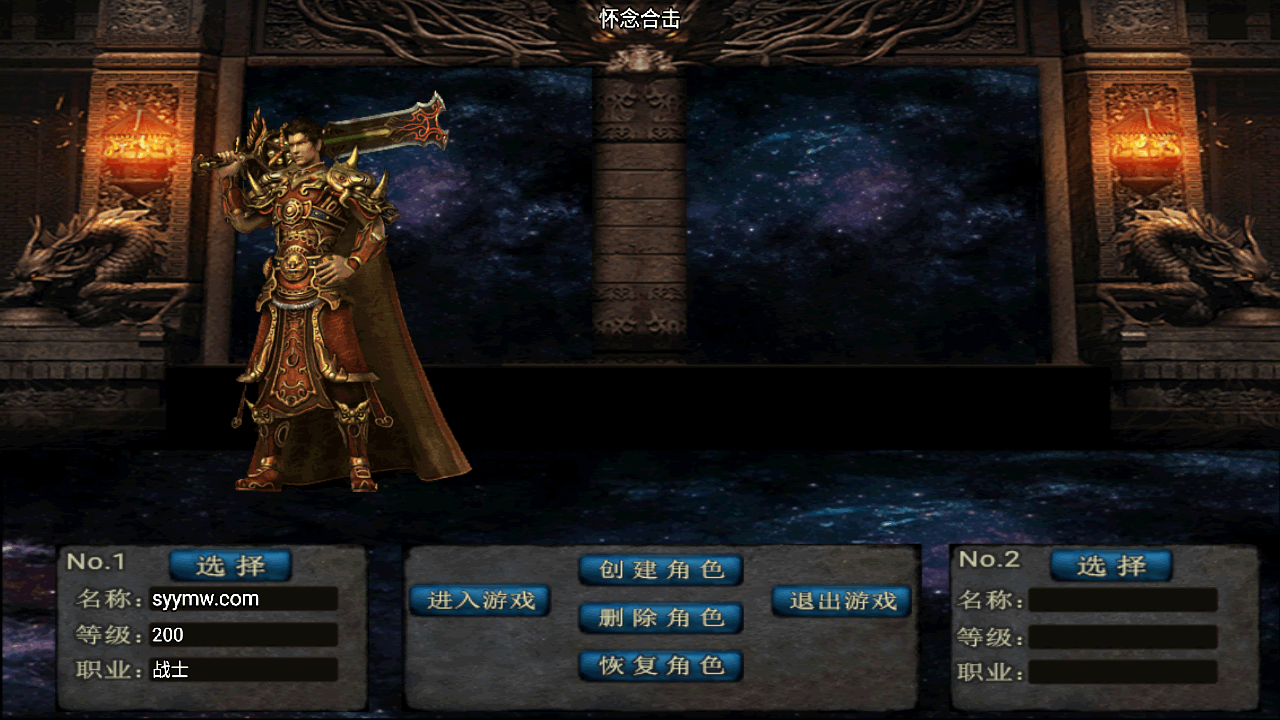Exit with the 退出游戏 button
Viewport: 1280px width, 720px height.
(x=842, y=600)
